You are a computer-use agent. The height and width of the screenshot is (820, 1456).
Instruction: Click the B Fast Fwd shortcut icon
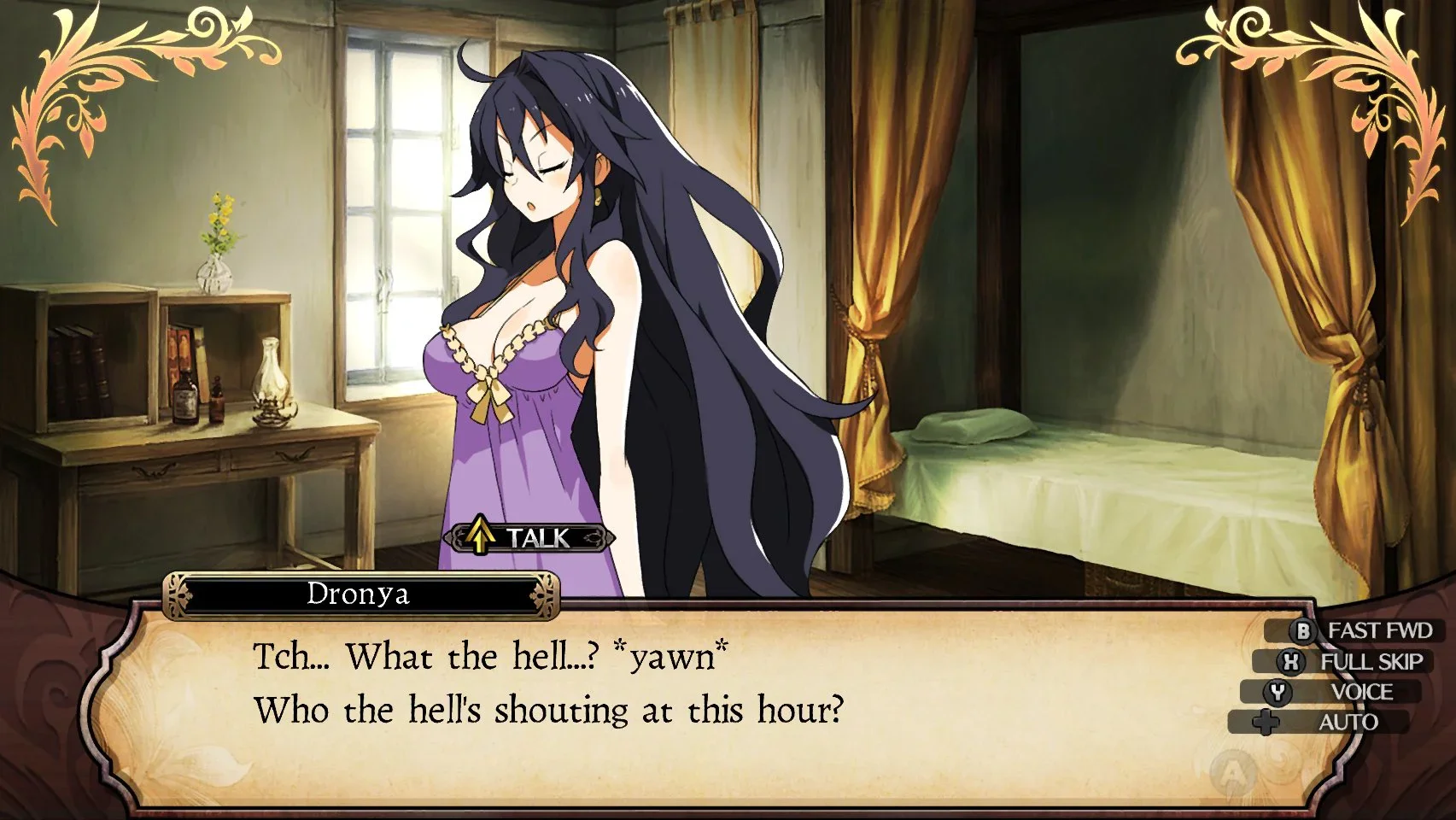[1301, 631]
